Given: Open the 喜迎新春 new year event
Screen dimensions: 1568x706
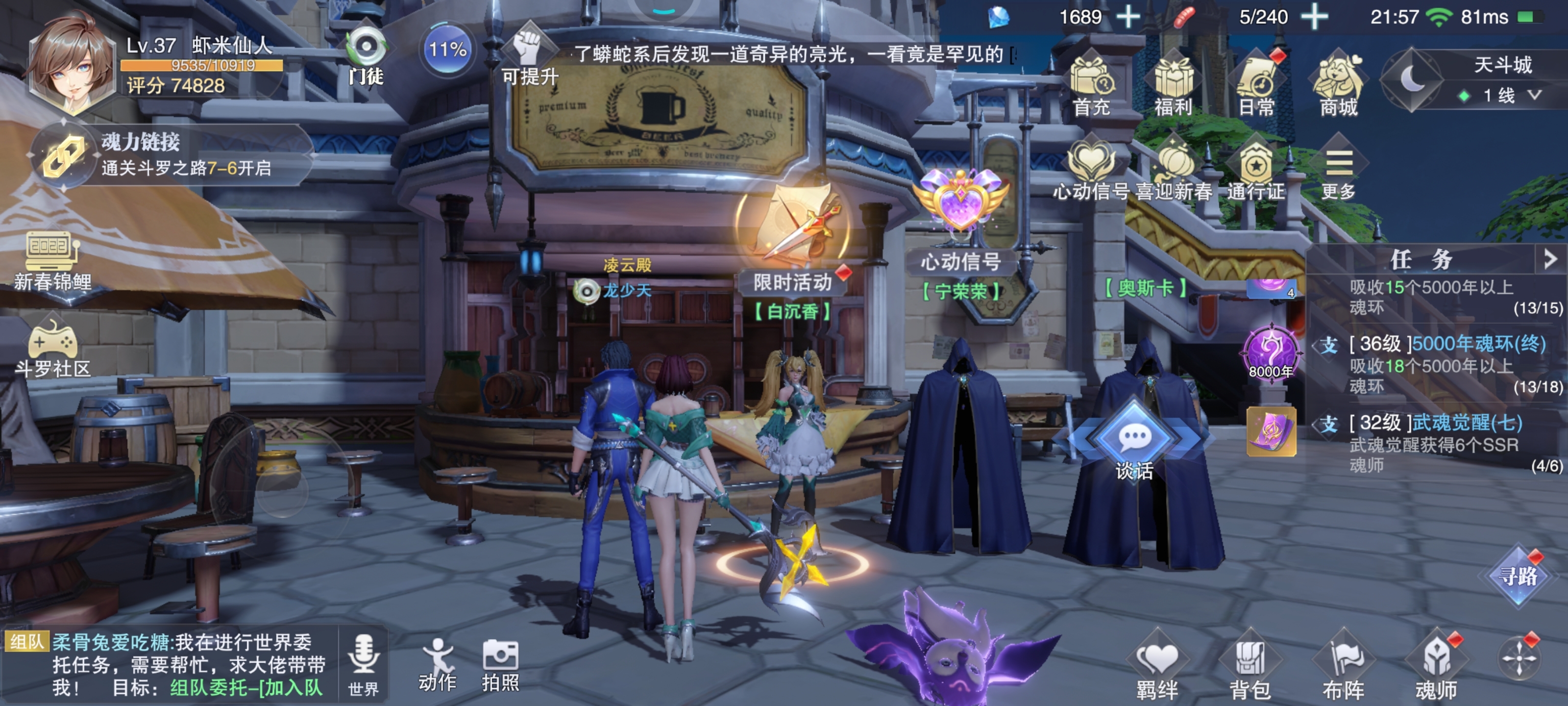Looking at the screenshot, I should (x=1174, y=171).
